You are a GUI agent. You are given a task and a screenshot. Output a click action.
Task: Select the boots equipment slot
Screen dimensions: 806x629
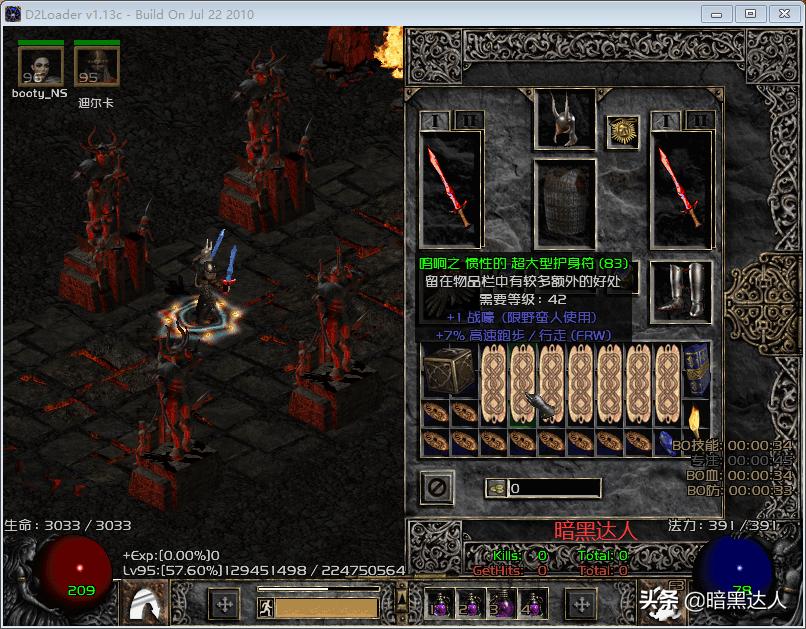coord(680,292)
